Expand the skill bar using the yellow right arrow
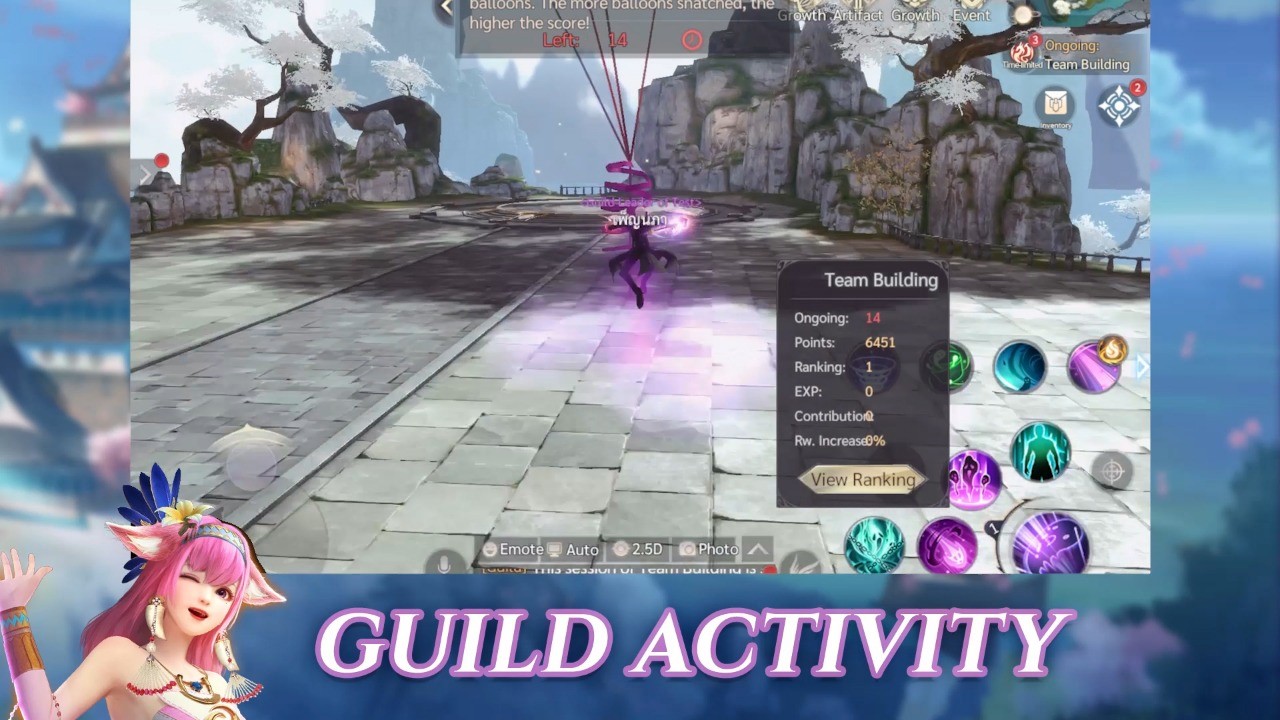The height and width of the screenshot is (720, 1280). pyautogui.click(x=1141, y=364)
